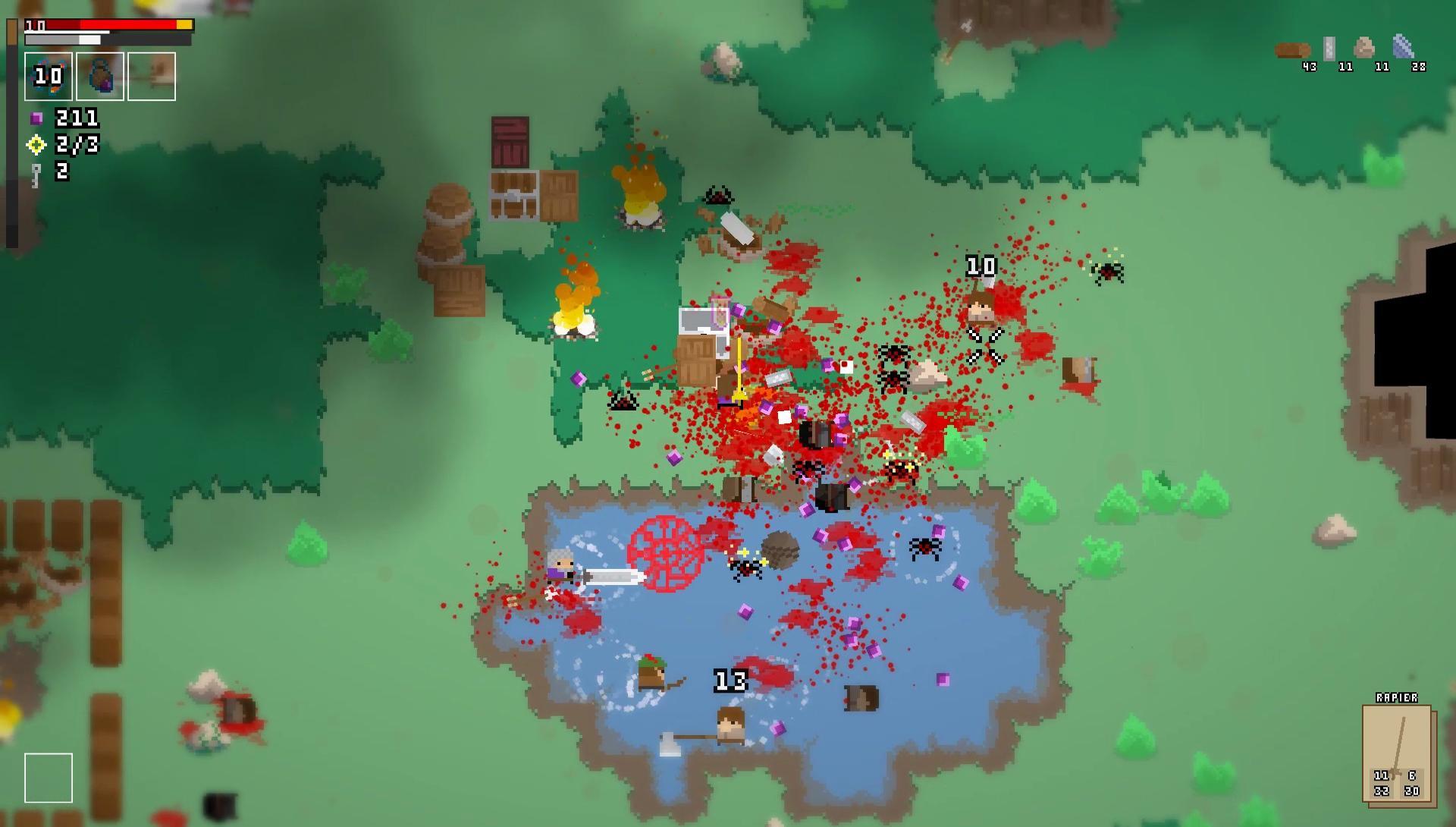Screen dimensions: 1456x827
Task: Click the cloth resource icon beside the logs
Action: tap(1329, 48)
